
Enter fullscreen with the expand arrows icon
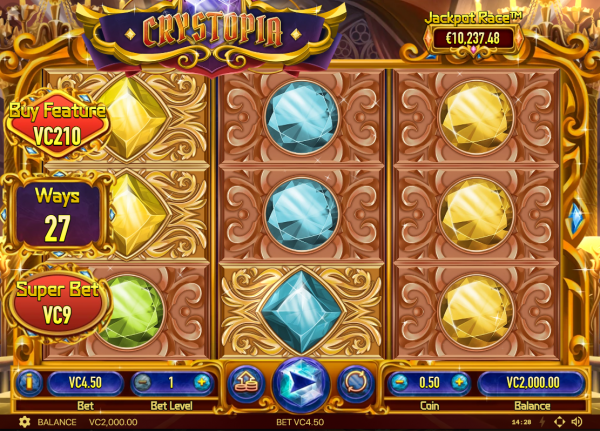pos(558,422)
